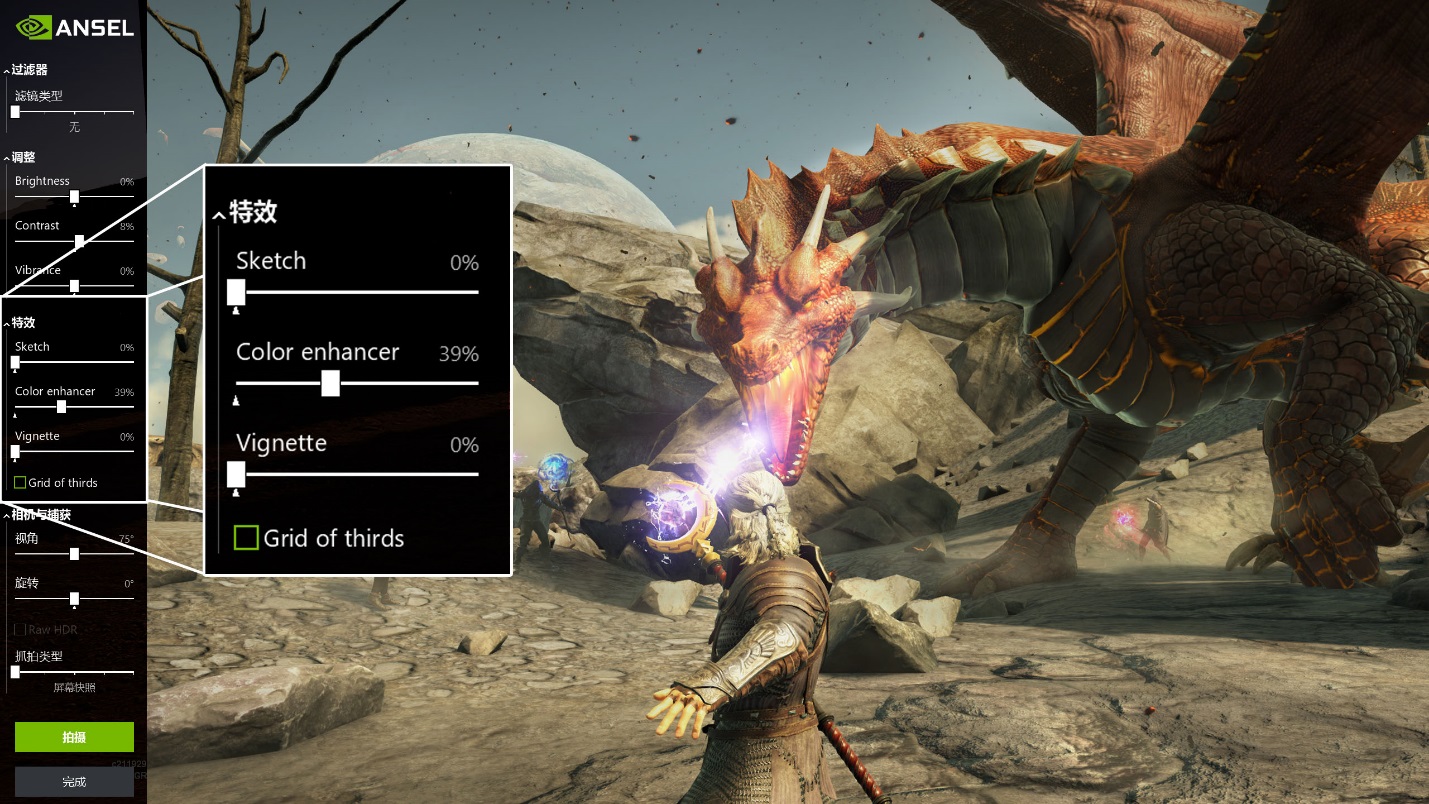The image size is (1429, 804).
Task: Click the 旋转 rotation slider
Action: [74, 598]
